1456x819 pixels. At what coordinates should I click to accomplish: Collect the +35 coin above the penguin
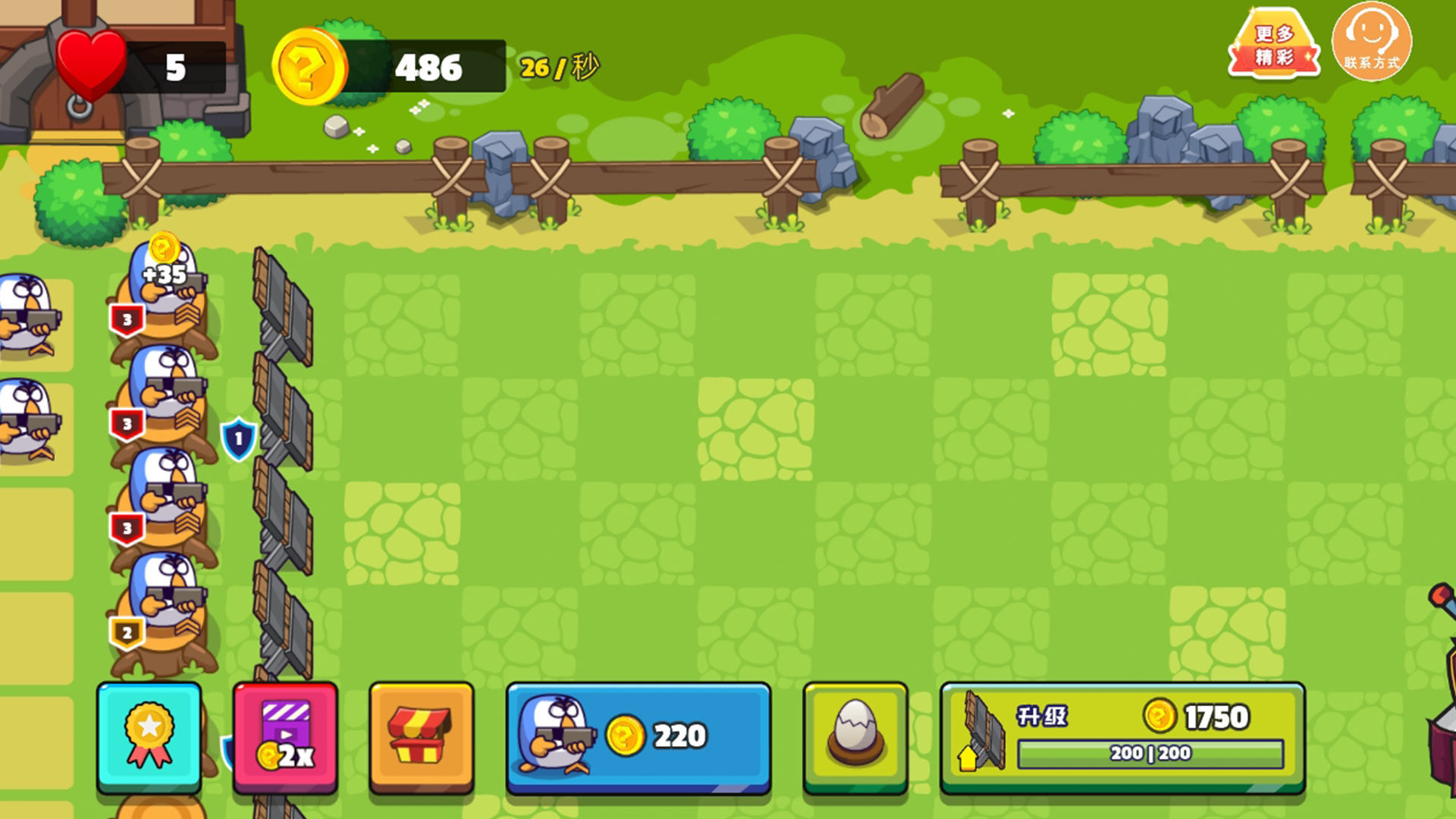164,250
